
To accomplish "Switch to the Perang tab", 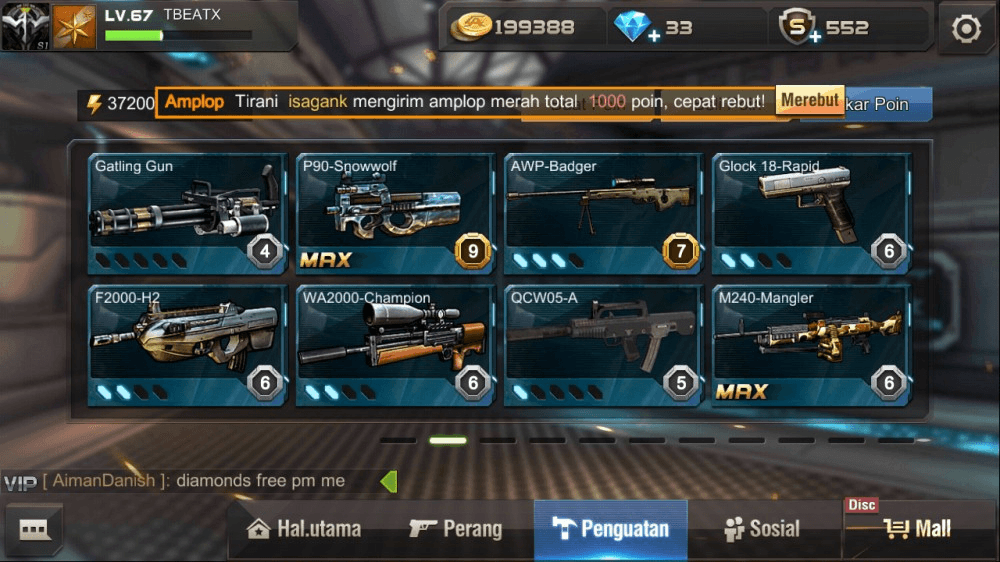I will coord(456,529).
